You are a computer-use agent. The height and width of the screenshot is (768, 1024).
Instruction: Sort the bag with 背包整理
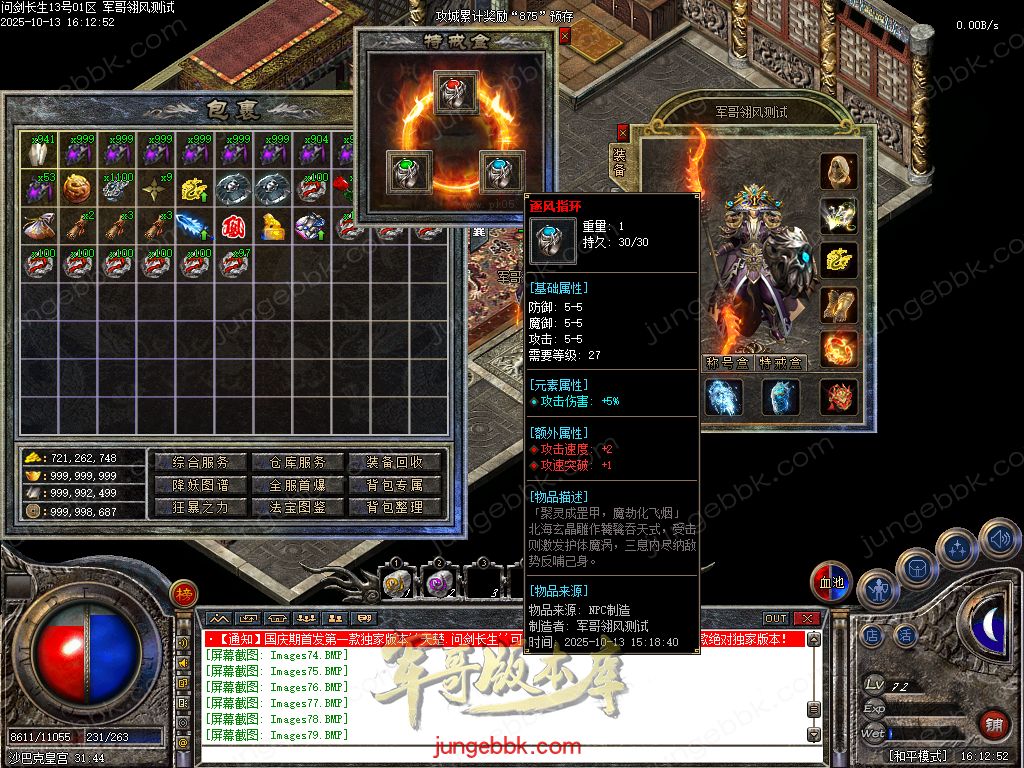point(395,507)
